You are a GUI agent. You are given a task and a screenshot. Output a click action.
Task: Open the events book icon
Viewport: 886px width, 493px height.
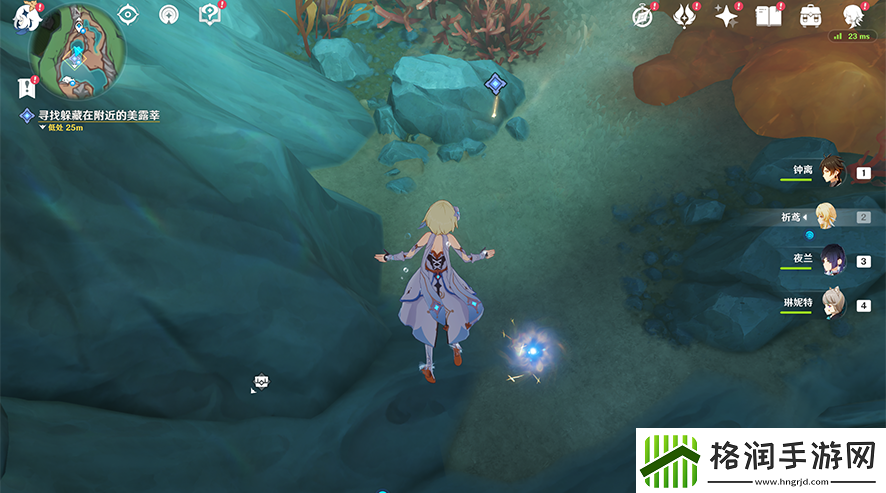click(768, 16)
